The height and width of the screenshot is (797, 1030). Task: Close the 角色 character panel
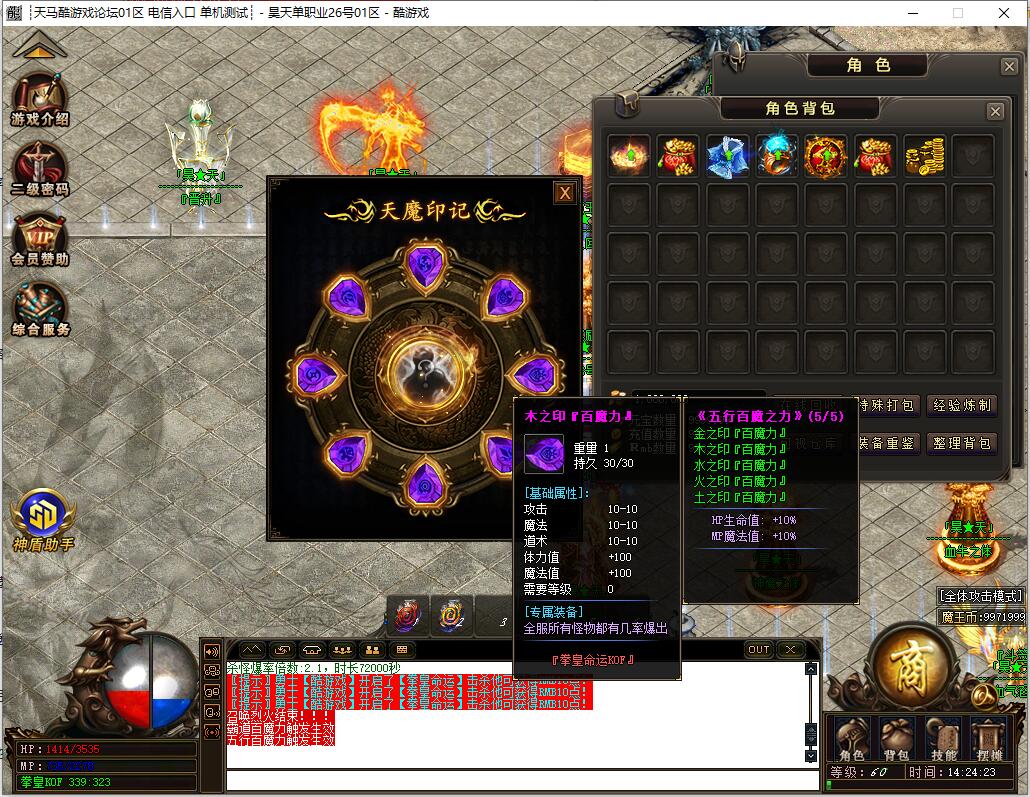1009,66
